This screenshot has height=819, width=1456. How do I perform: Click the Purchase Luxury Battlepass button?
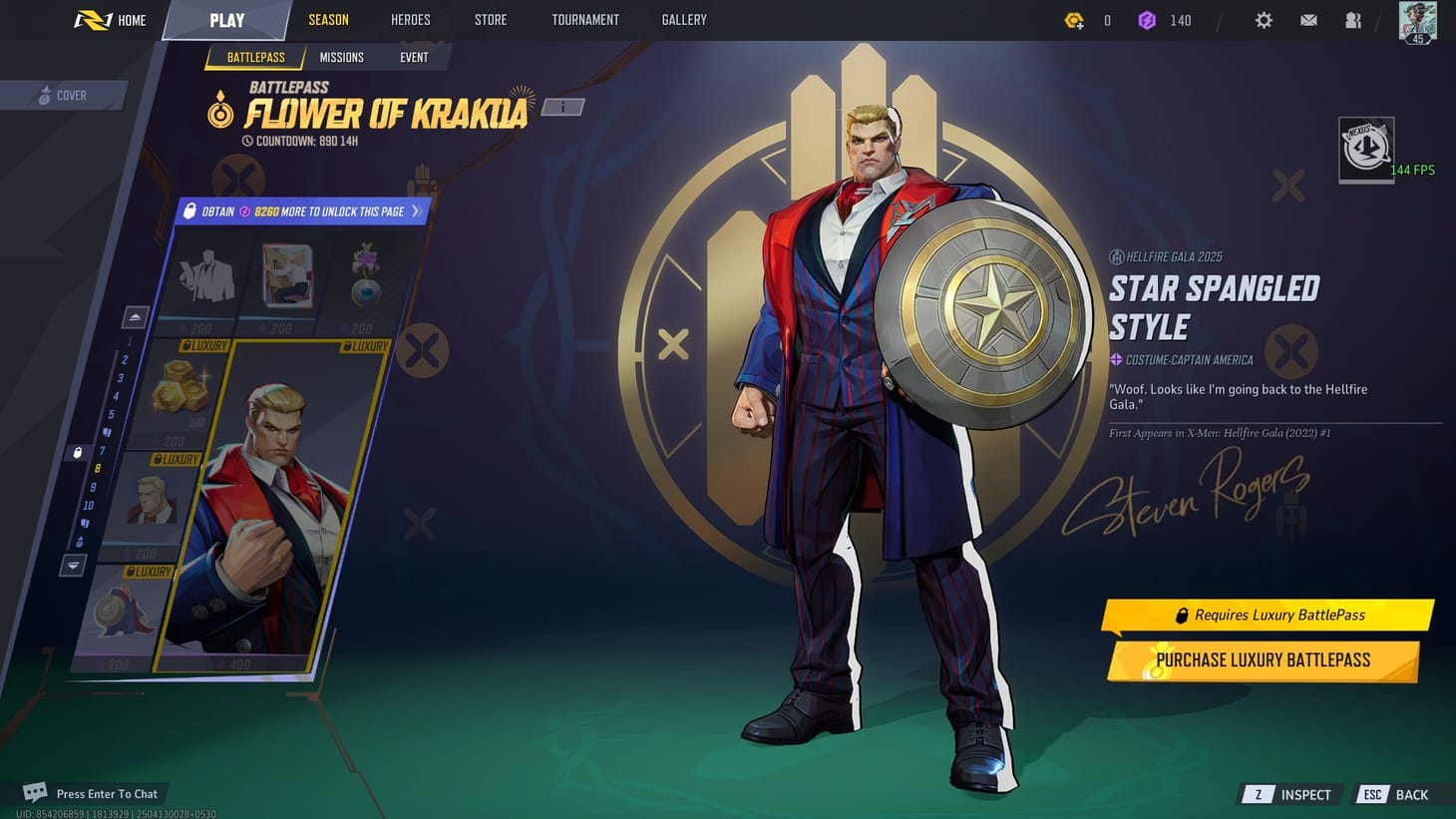[x=1263, y=659]
